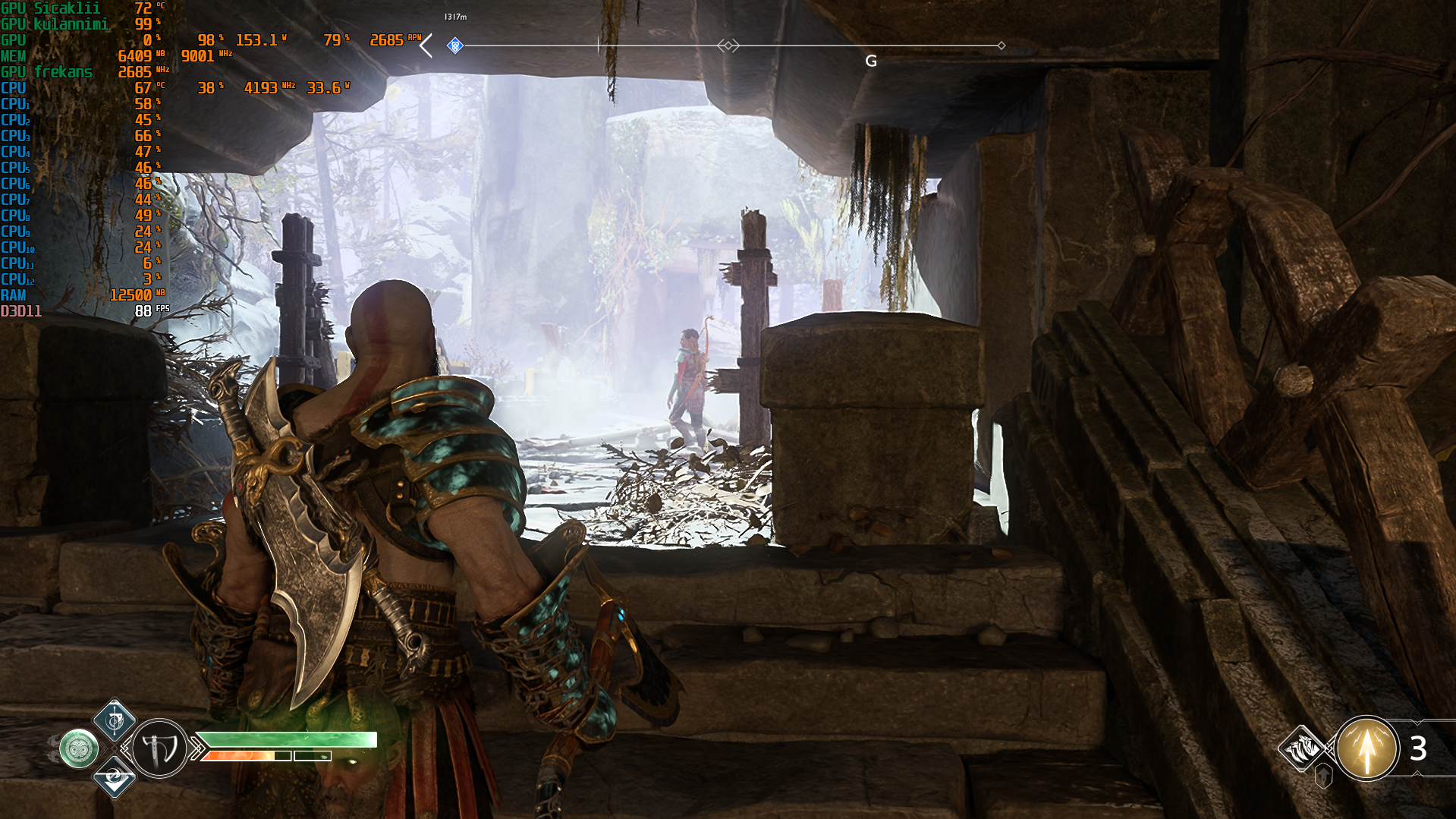Click the small hexagonal arrow icon
This screenshot has height=819, width=1456.
pos(1324,776)
